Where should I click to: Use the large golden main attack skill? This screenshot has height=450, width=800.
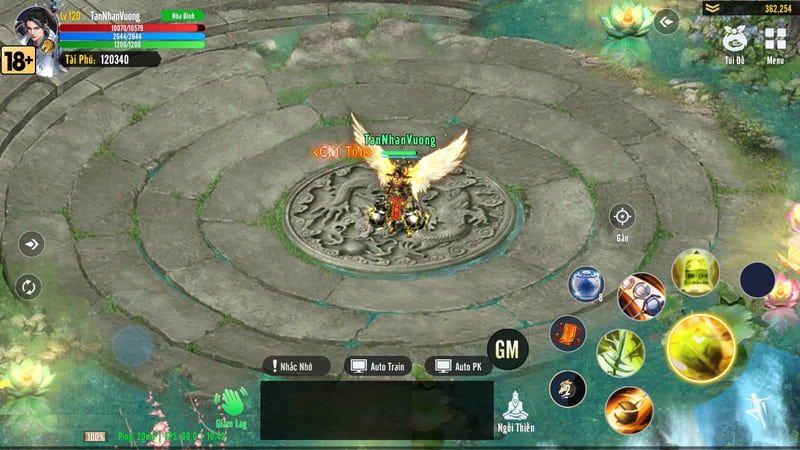tap(700, 348)
